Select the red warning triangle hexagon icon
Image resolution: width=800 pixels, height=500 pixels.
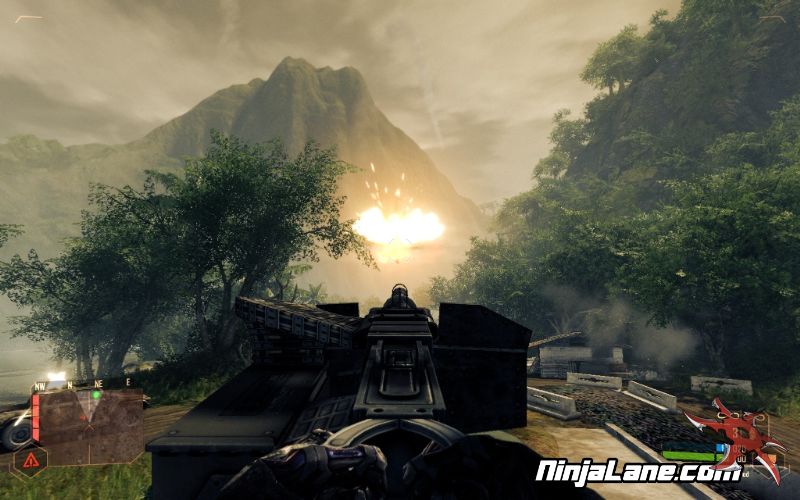29,461
